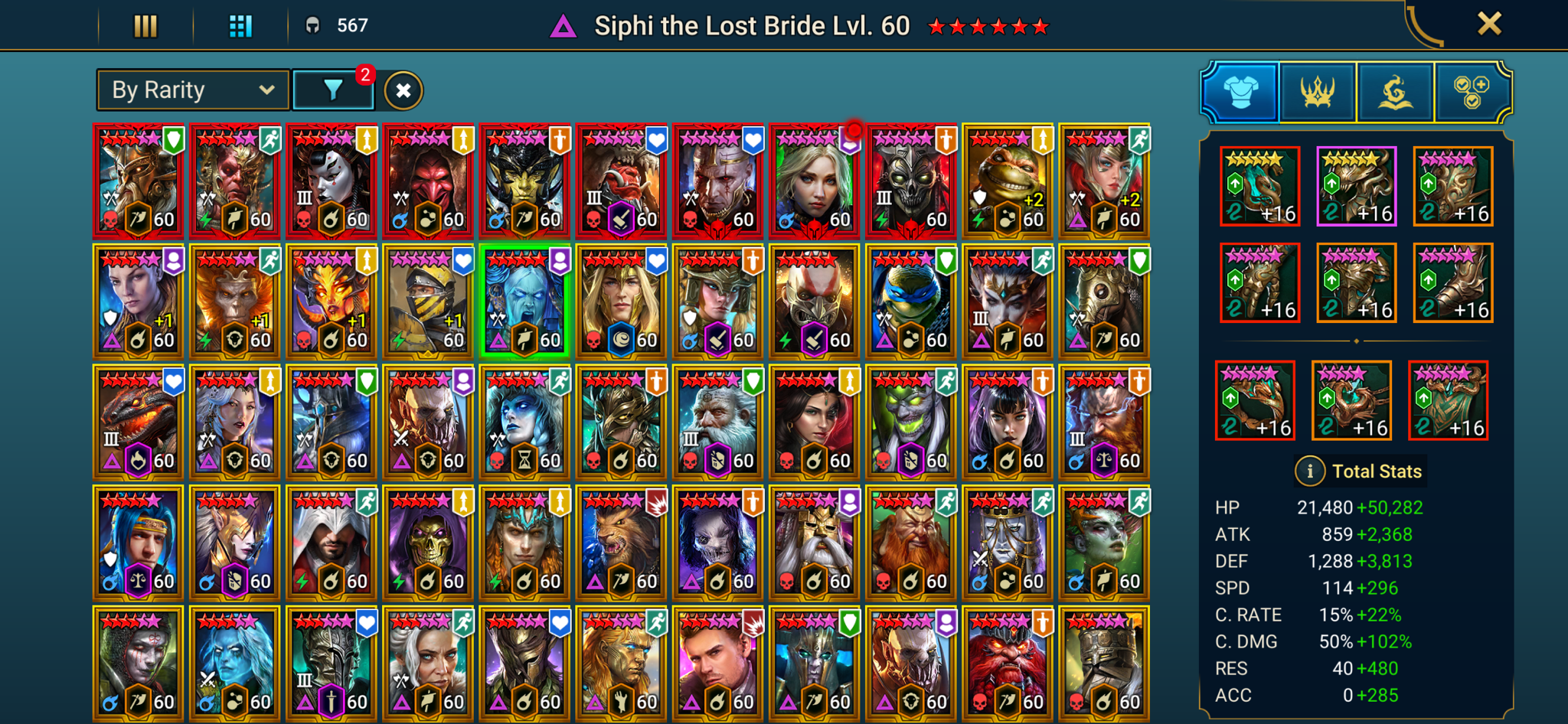1568x724 pixels.
Task: Select the purple-bordered +16 helmet artifact
Action: (1355, 188)
